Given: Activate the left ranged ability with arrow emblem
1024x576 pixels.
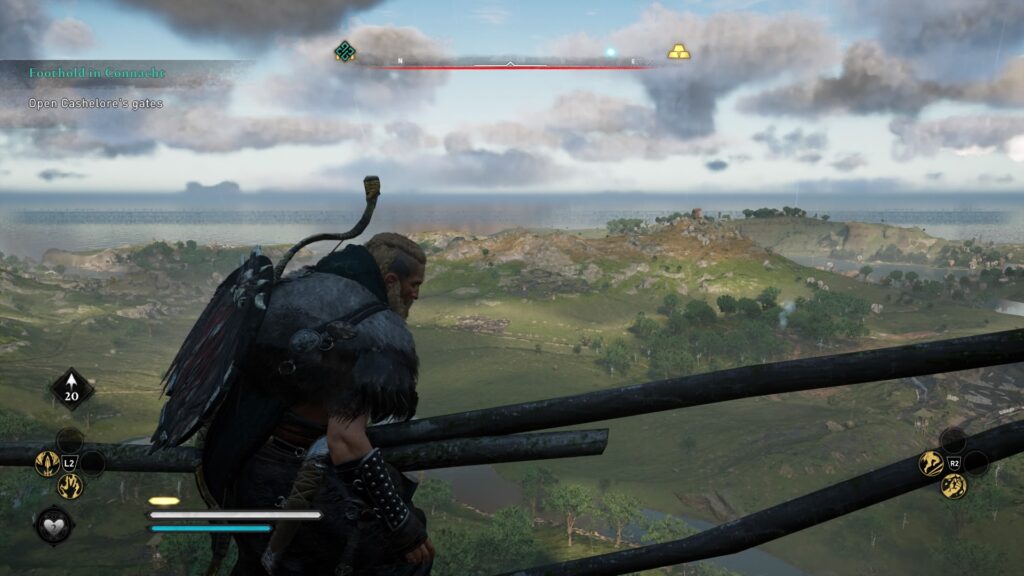Looking at the screenshot, I should click(47, 463).
